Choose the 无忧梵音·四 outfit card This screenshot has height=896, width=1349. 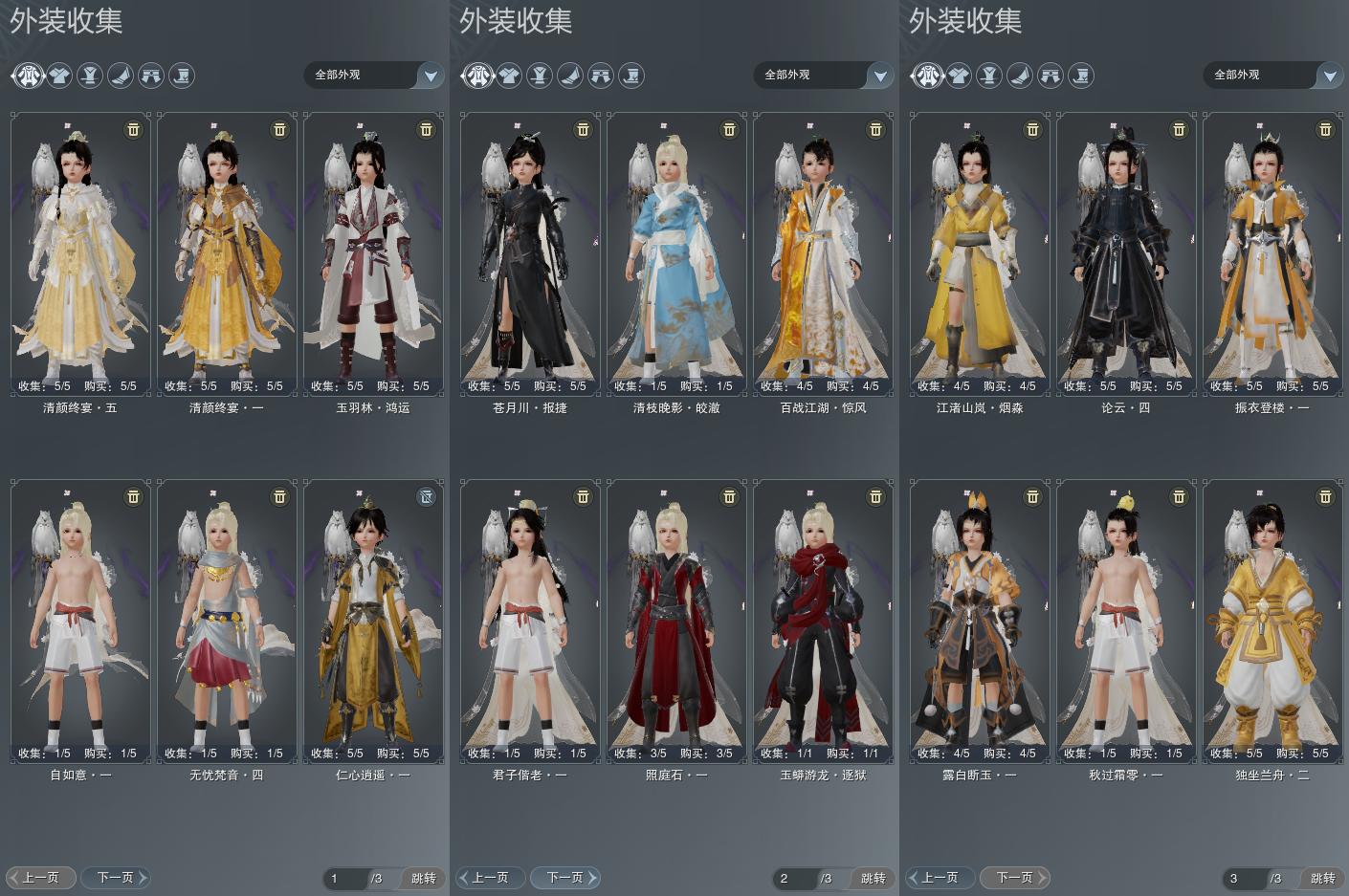227,622
